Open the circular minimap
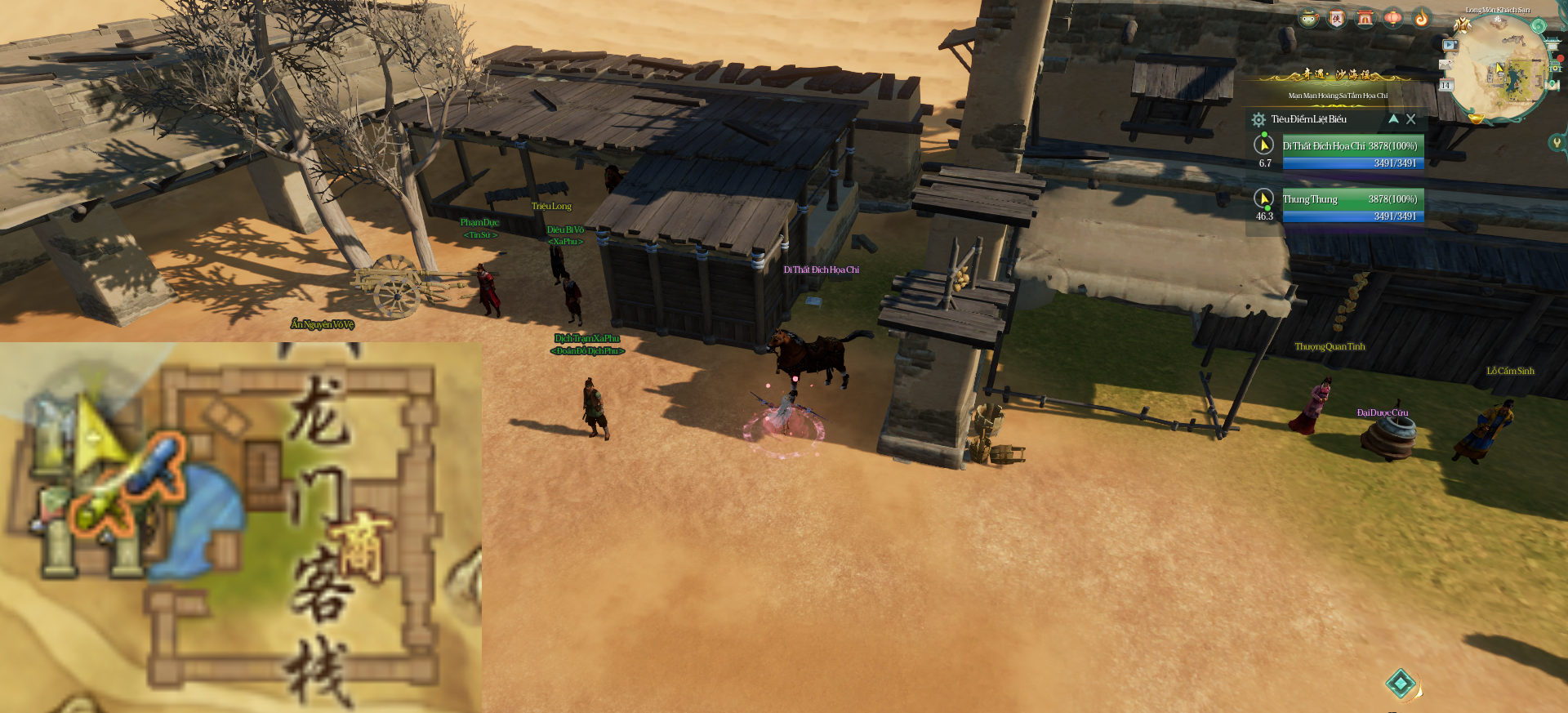The height and width of the screenshot is (713, 1568). [1499, 69]
